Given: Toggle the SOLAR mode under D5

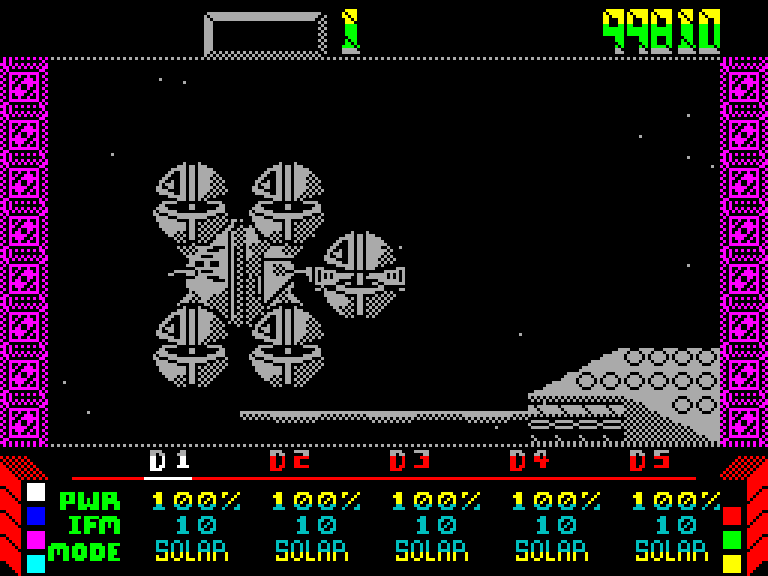Looking at the screenshot, I should click(671, 551).
